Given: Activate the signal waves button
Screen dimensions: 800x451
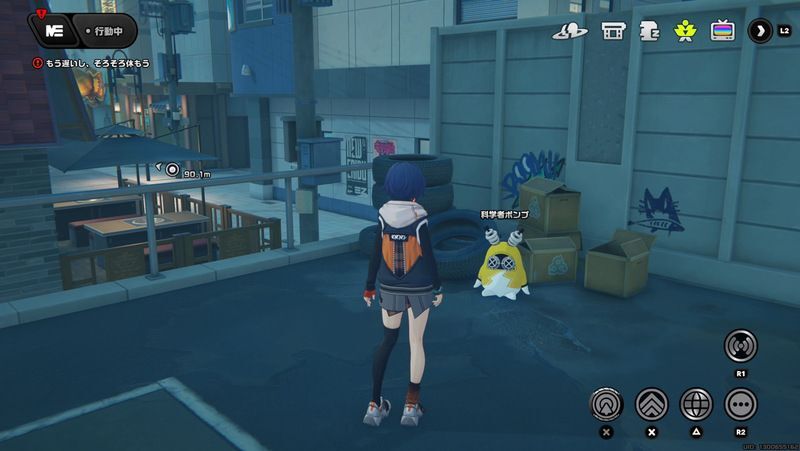Looking at the screenshot, I should tap(741, 346).
